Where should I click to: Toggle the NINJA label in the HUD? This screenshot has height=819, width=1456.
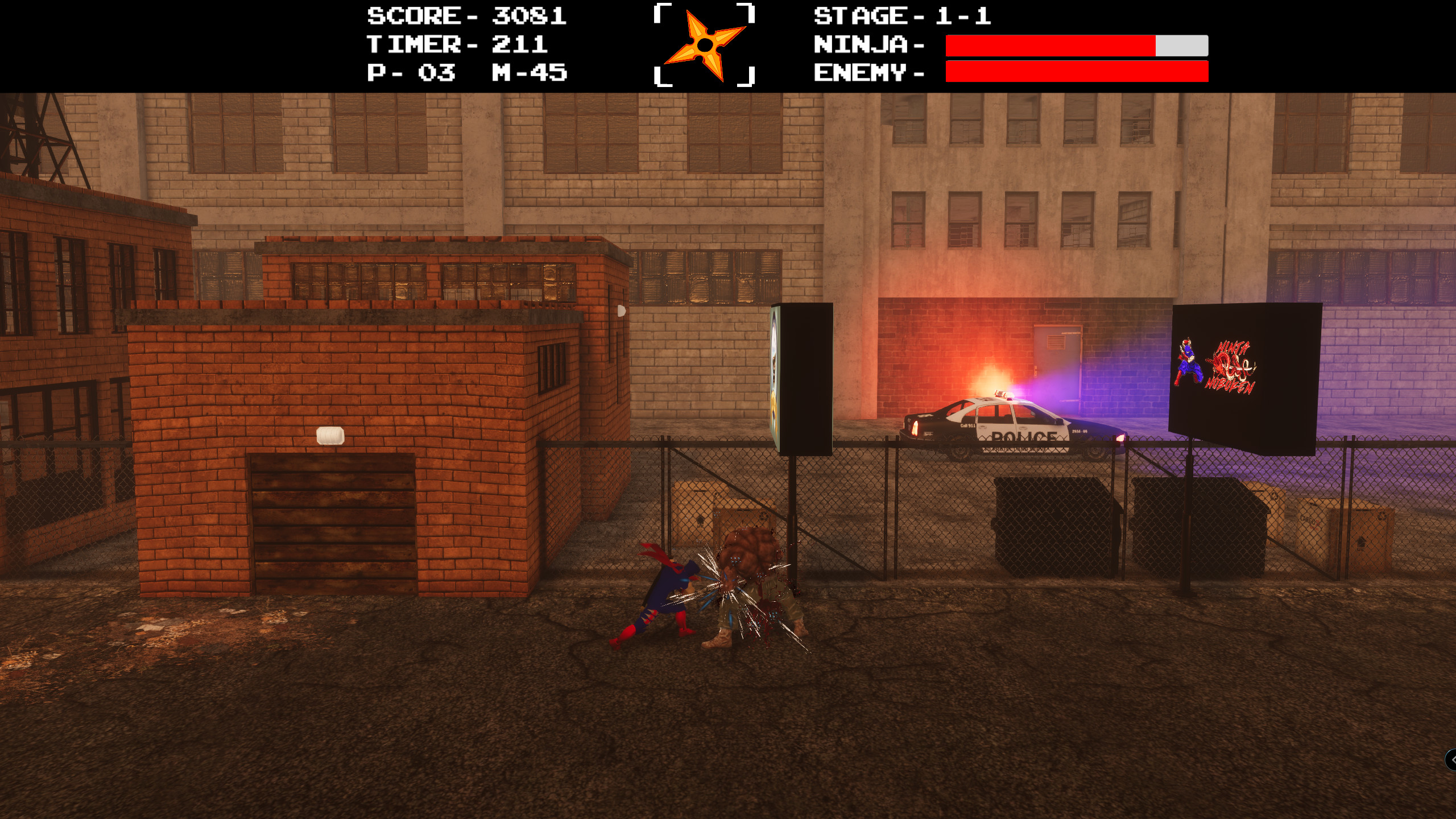(862, 44)
